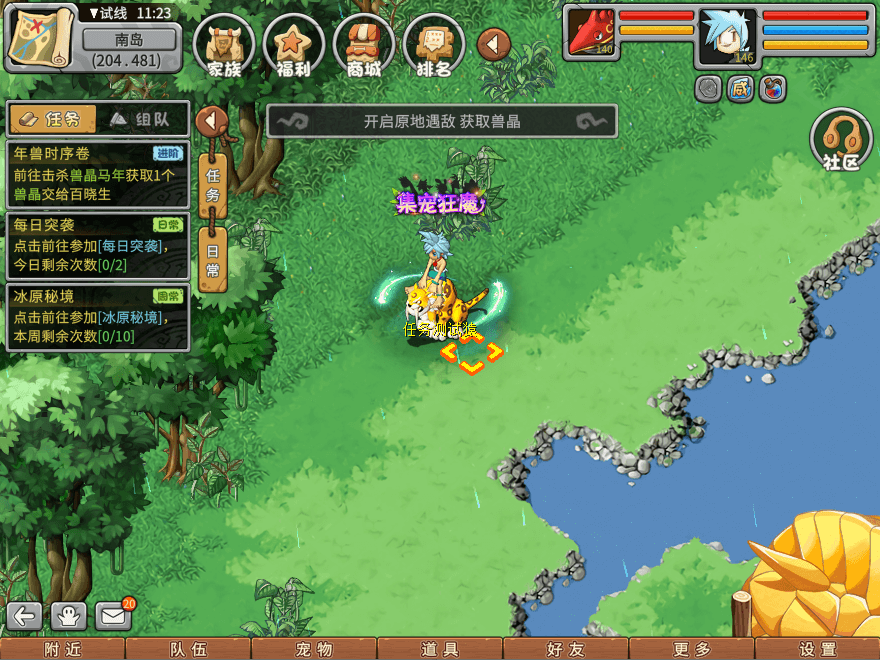Screen dimensions: 880x660
Task: Click the player character portrait
Action: 728,35
